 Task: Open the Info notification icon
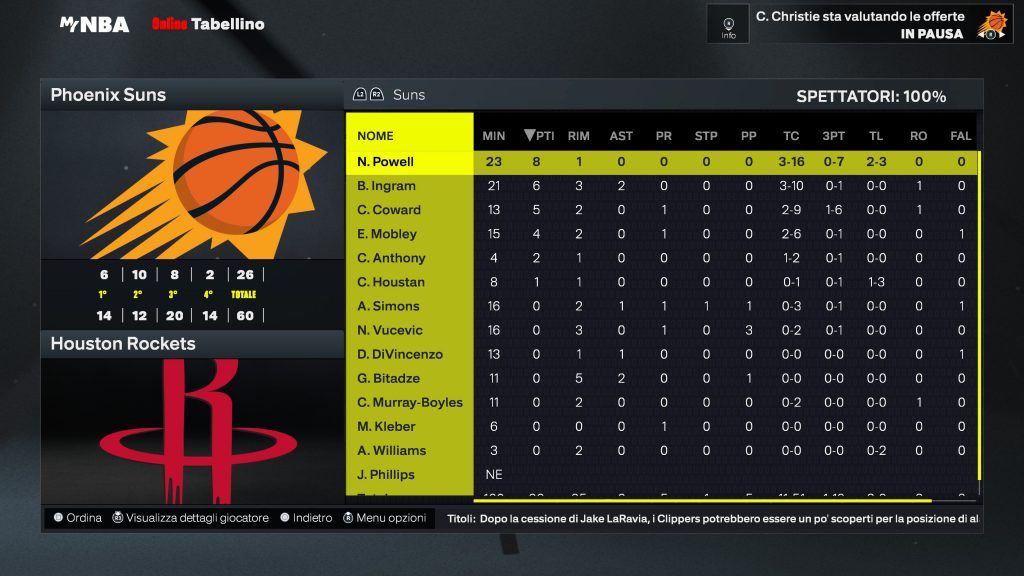pos(728,24)
